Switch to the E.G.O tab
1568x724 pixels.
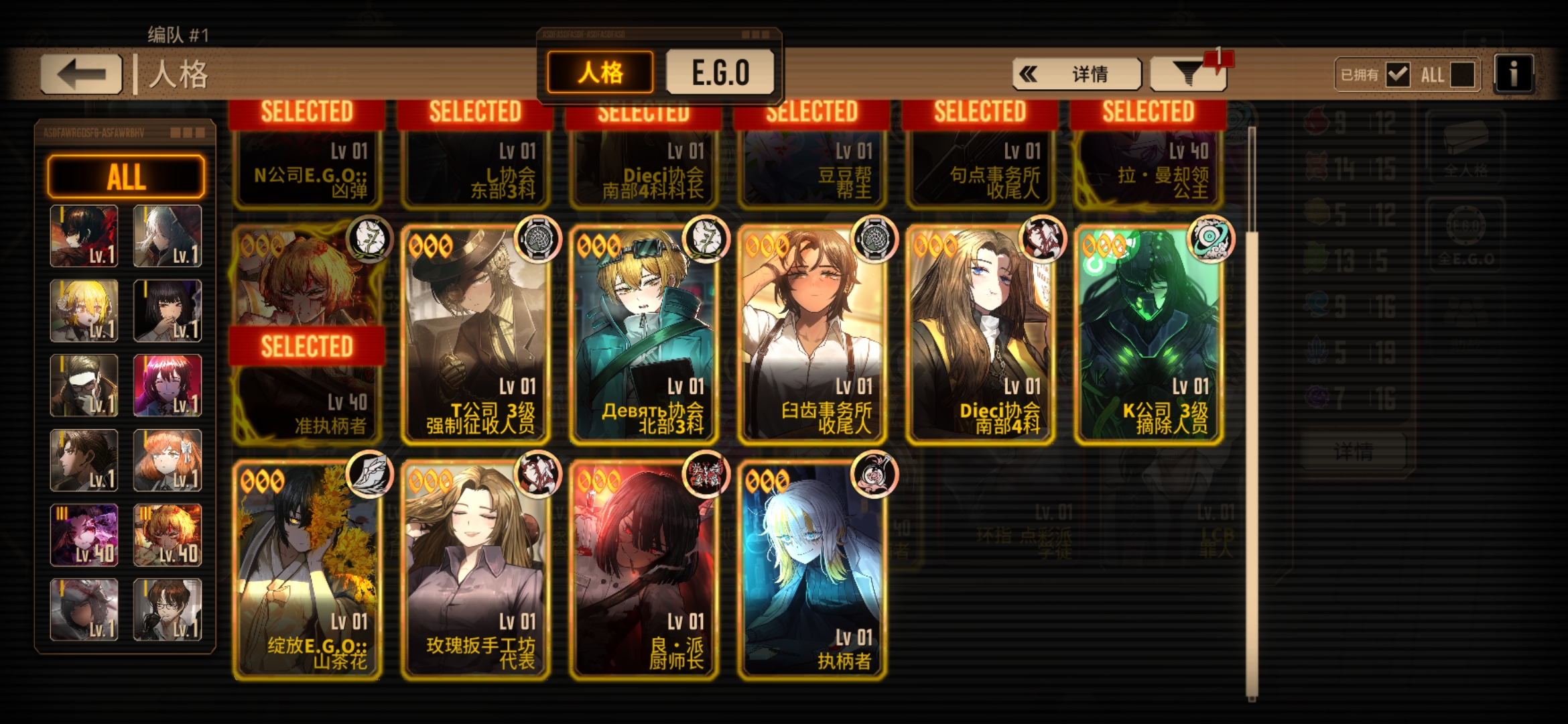click(720, 74)
